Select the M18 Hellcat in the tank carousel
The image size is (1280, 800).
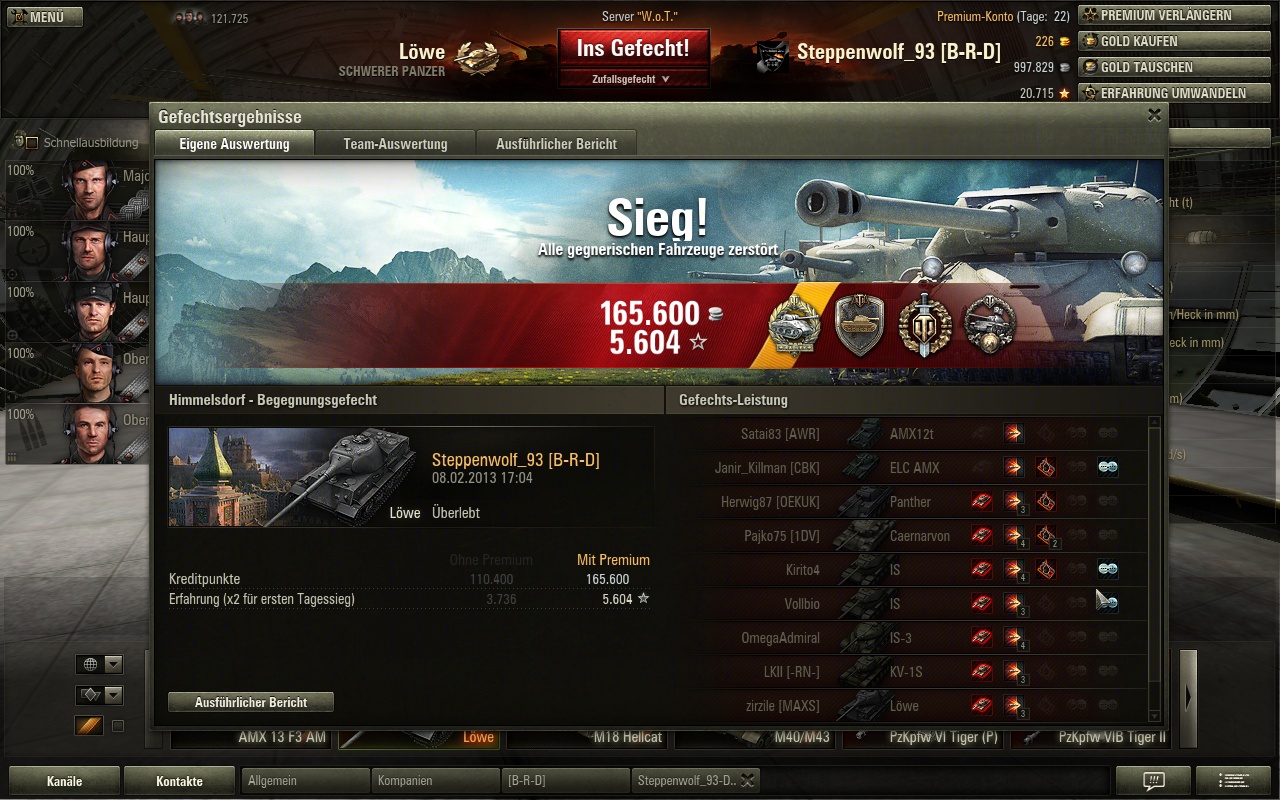[x=588, y=738]
